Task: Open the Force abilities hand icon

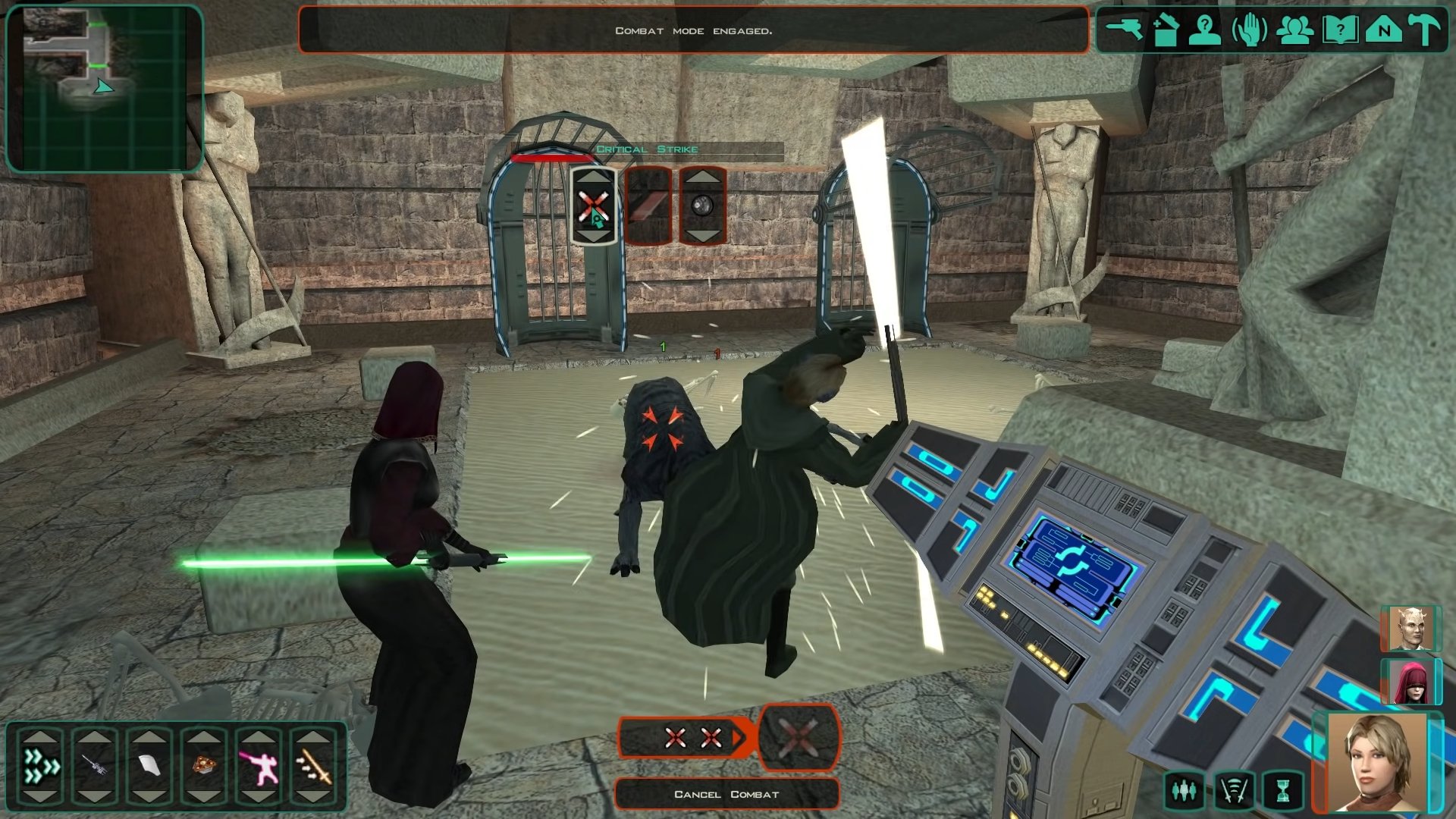Action: (x=1249, y=30)
